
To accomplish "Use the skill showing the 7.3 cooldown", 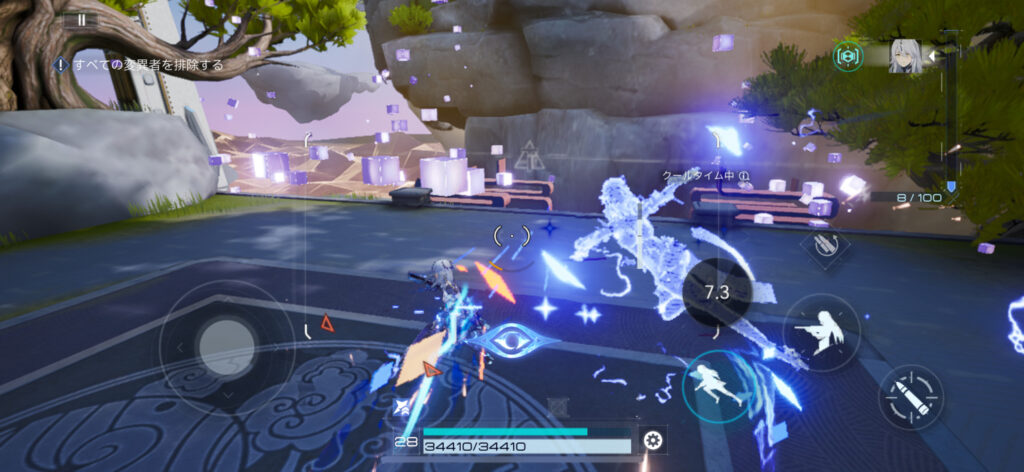I will 718,291.
